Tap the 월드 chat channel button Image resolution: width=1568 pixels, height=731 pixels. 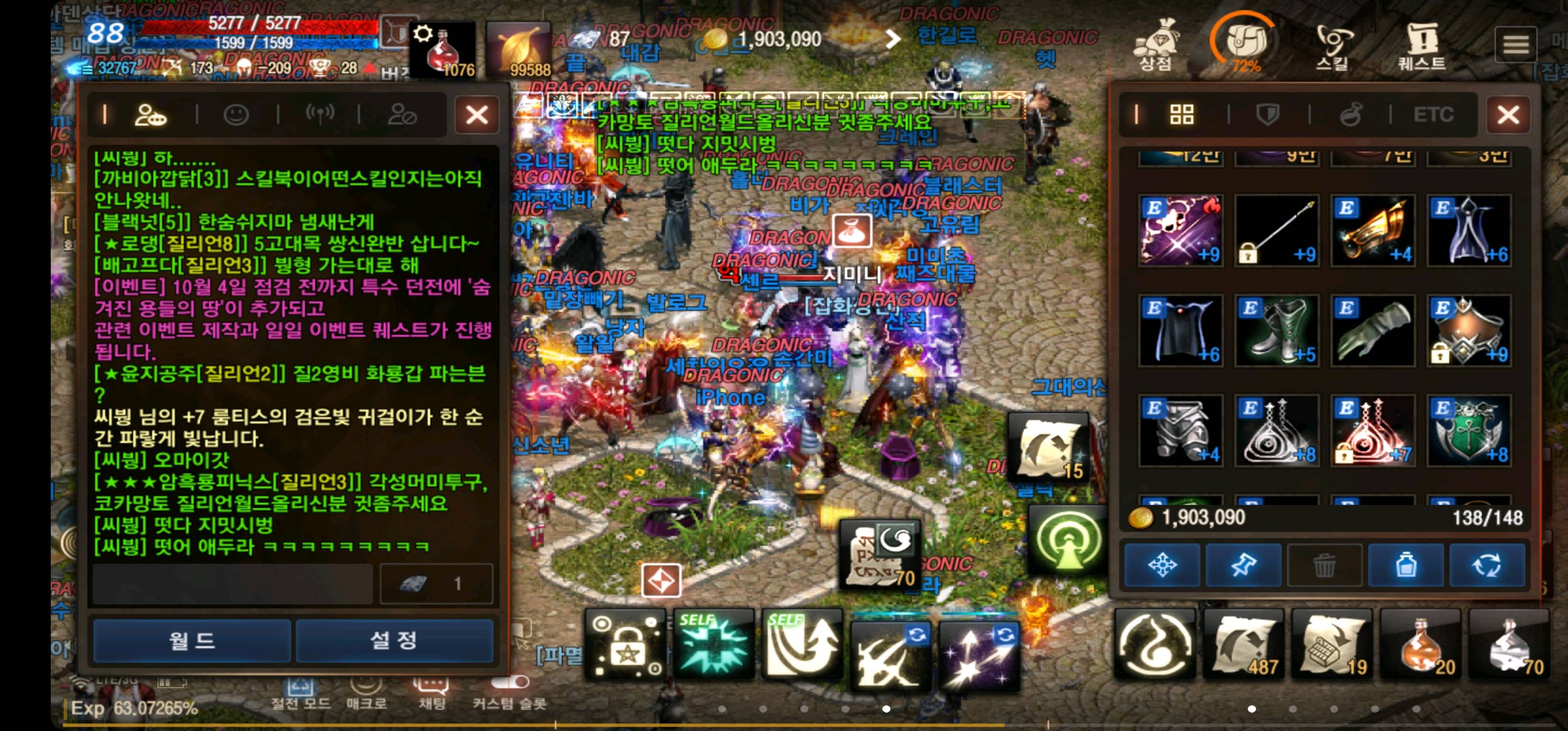(192, 640)
